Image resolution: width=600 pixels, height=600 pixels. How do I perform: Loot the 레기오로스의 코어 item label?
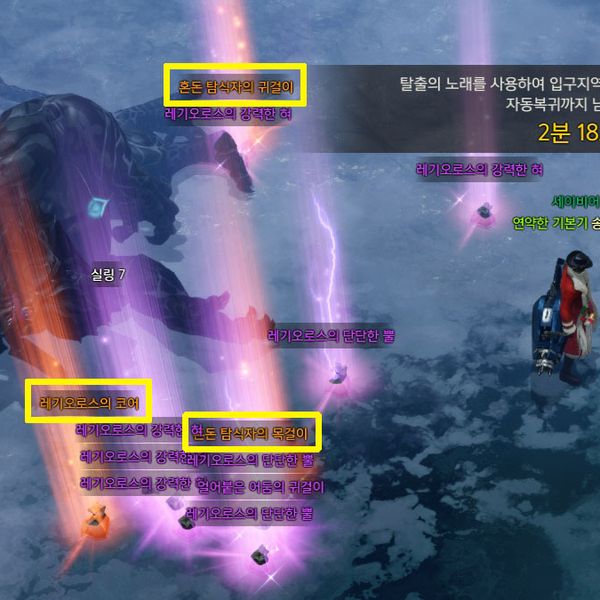coord(89,403)
